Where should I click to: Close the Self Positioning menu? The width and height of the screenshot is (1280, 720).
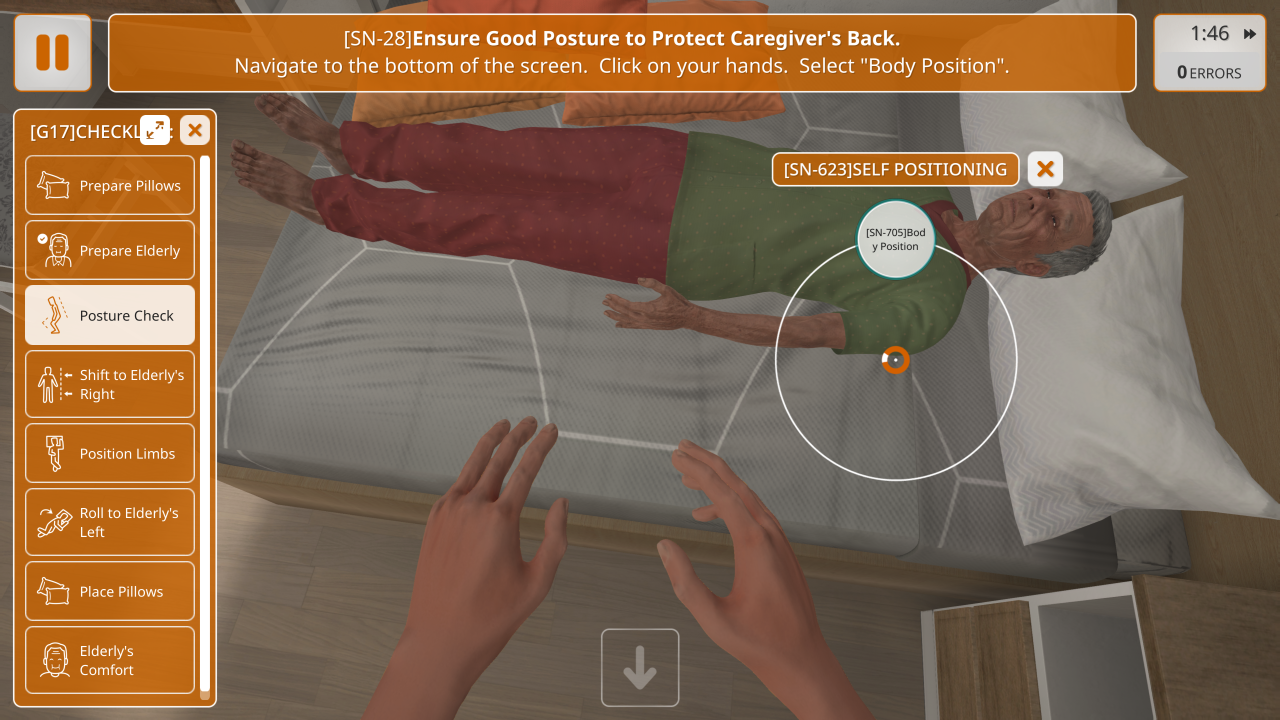tap(1045, 169)
